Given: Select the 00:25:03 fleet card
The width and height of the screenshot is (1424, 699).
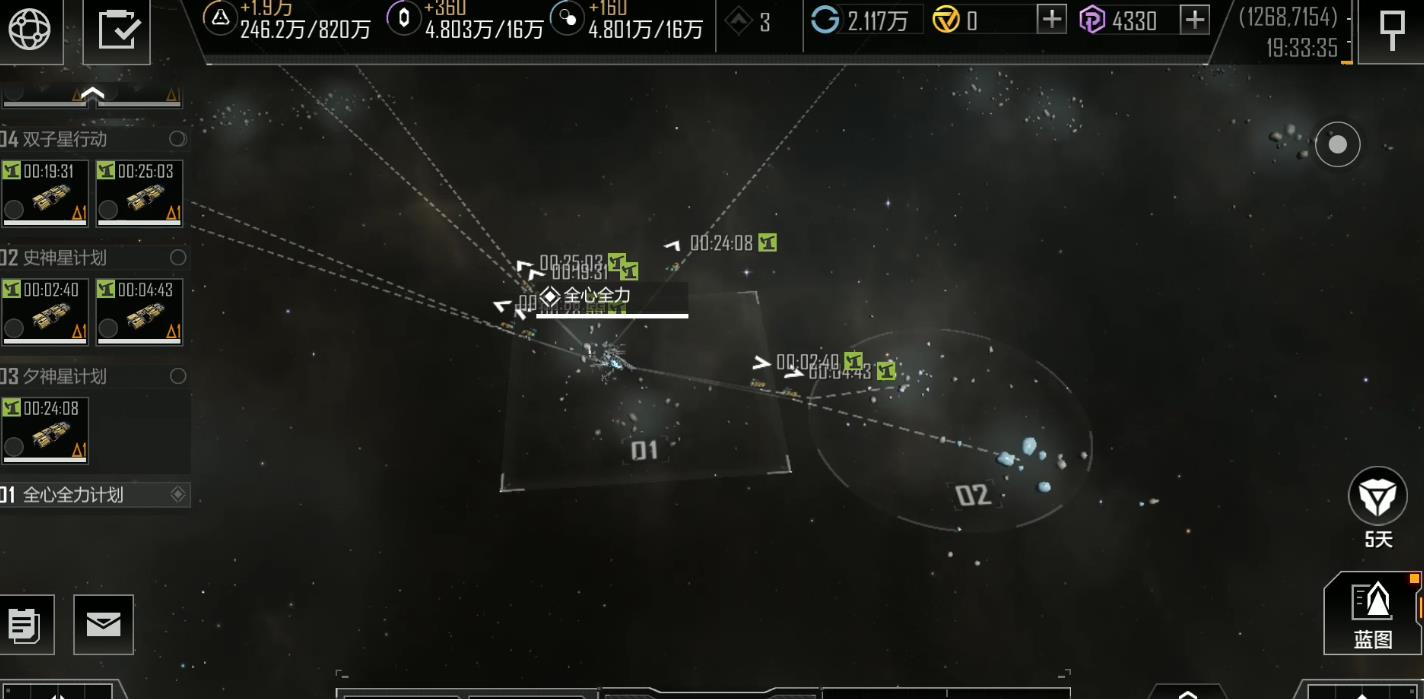Looking at the screenshot, I should coord(139,194).
